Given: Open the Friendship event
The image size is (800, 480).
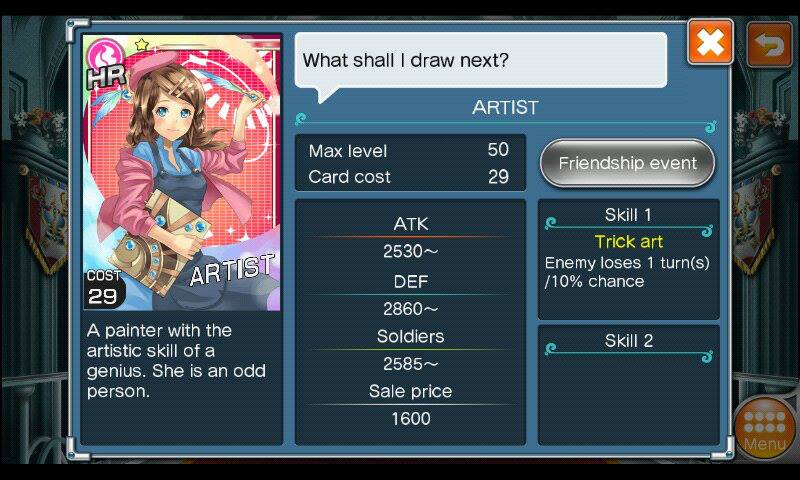Looking at the screenshot, I should click(627, 163).
